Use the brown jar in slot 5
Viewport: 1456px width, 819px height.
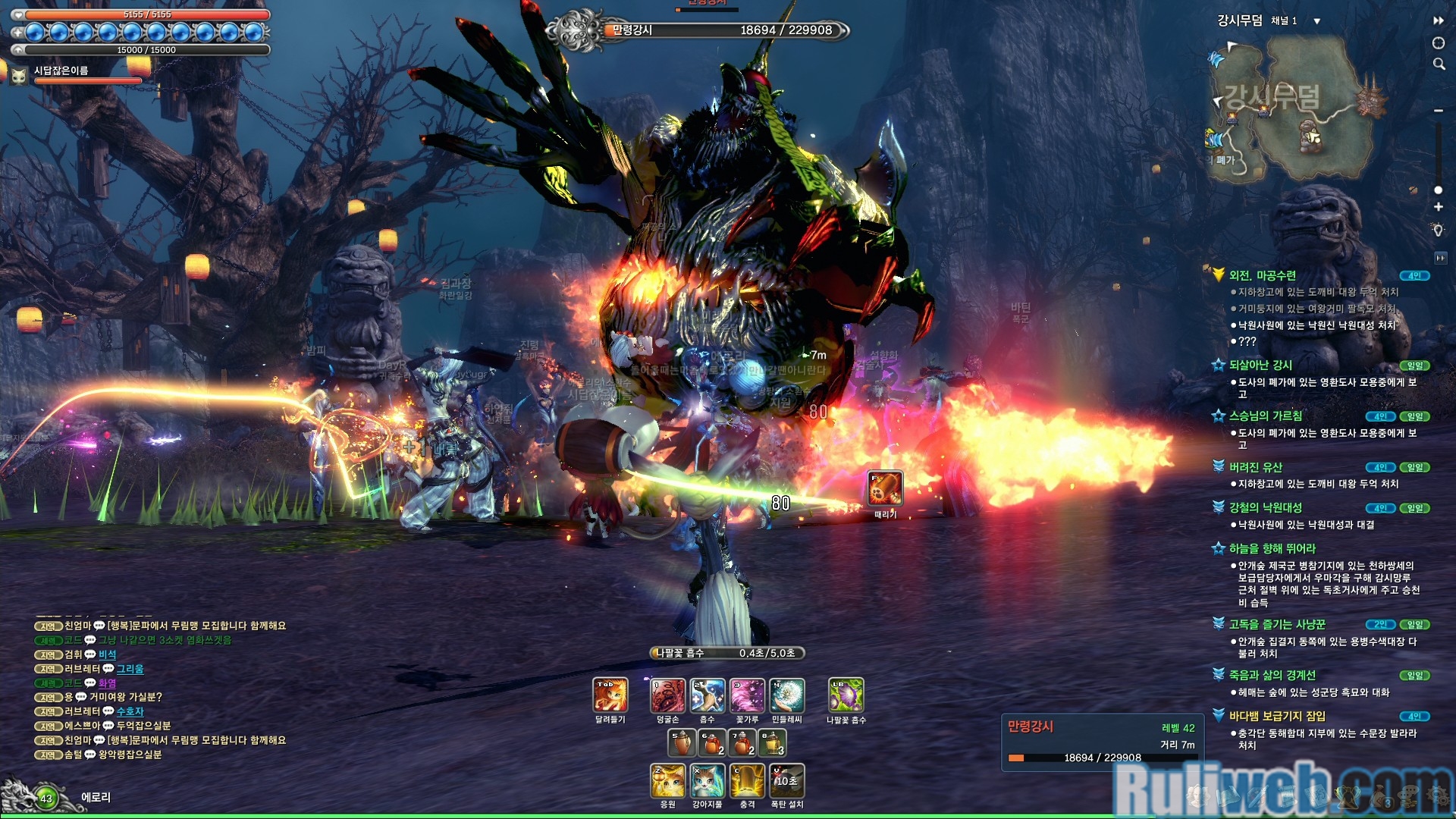[681, 742]
